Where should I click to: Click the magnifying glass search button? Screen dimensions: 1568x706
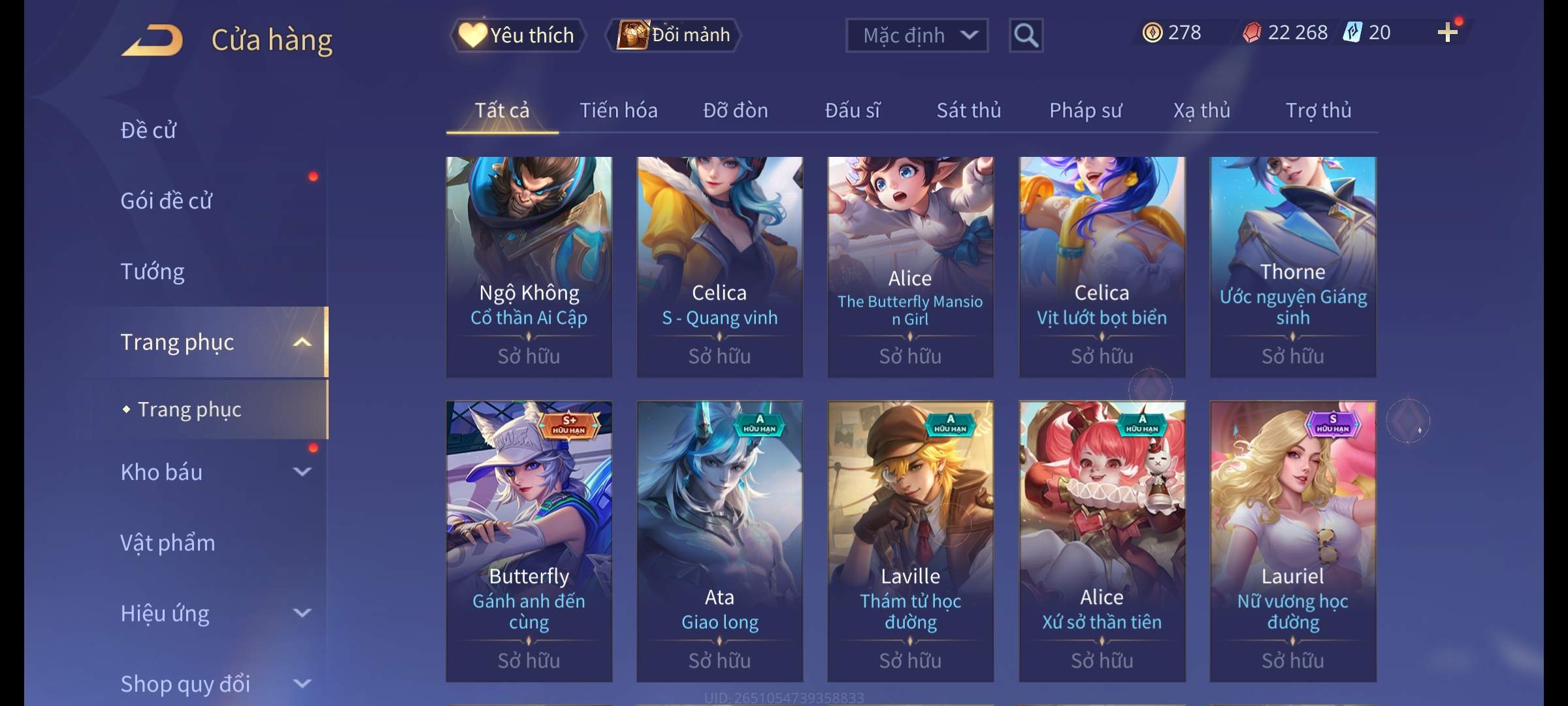(1026, 35)
